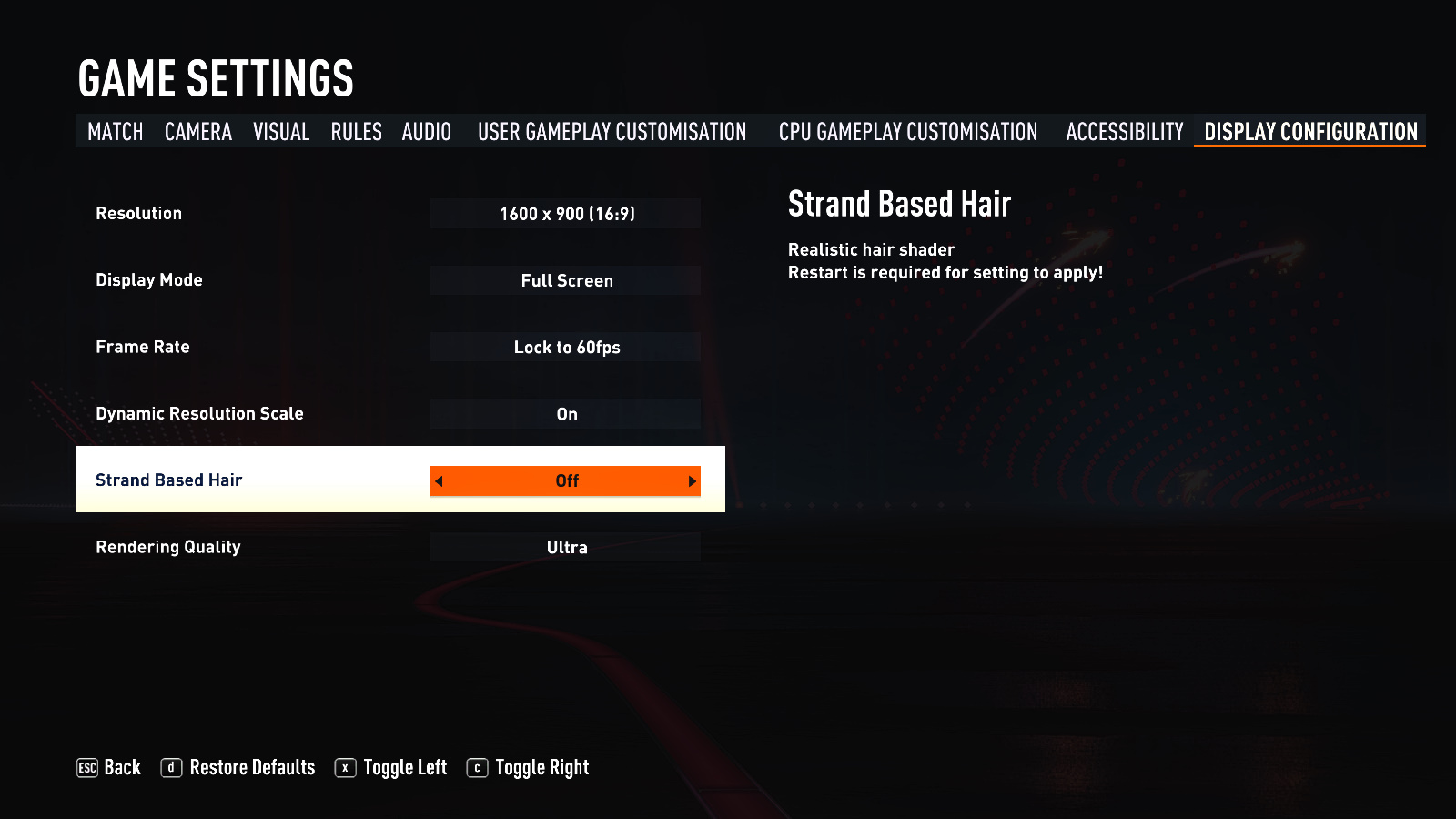1456x819 pixels.
Task: Open CPU Gameplay Customisation tab
Action: coord(907,132)
